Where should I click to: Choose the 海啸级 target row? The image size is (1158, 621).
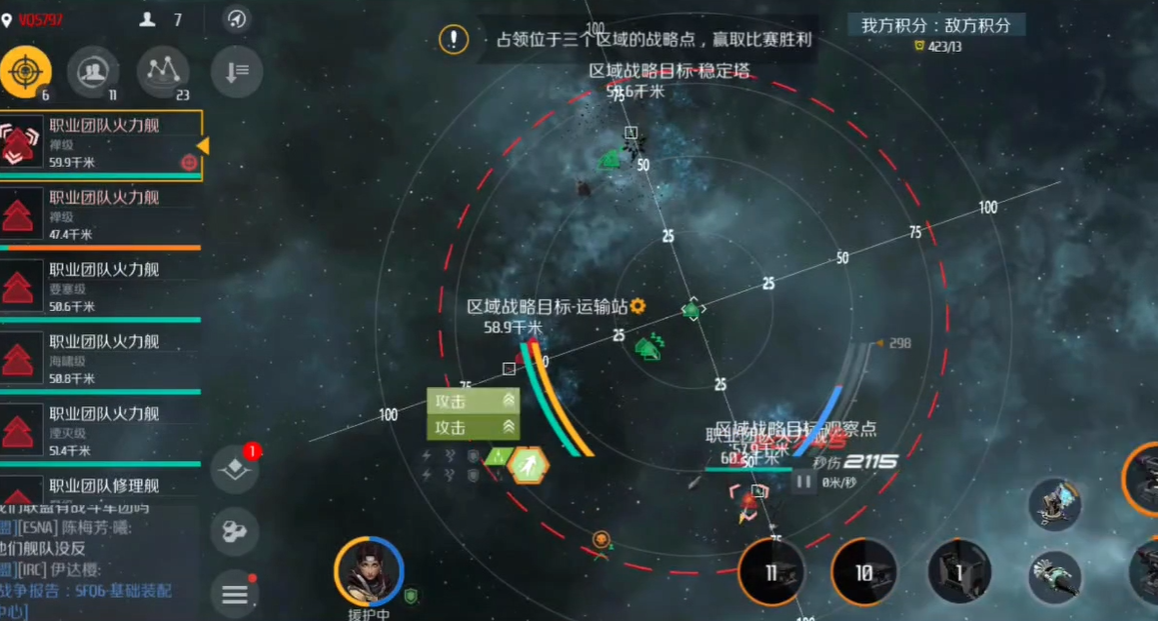coord(100,359)
